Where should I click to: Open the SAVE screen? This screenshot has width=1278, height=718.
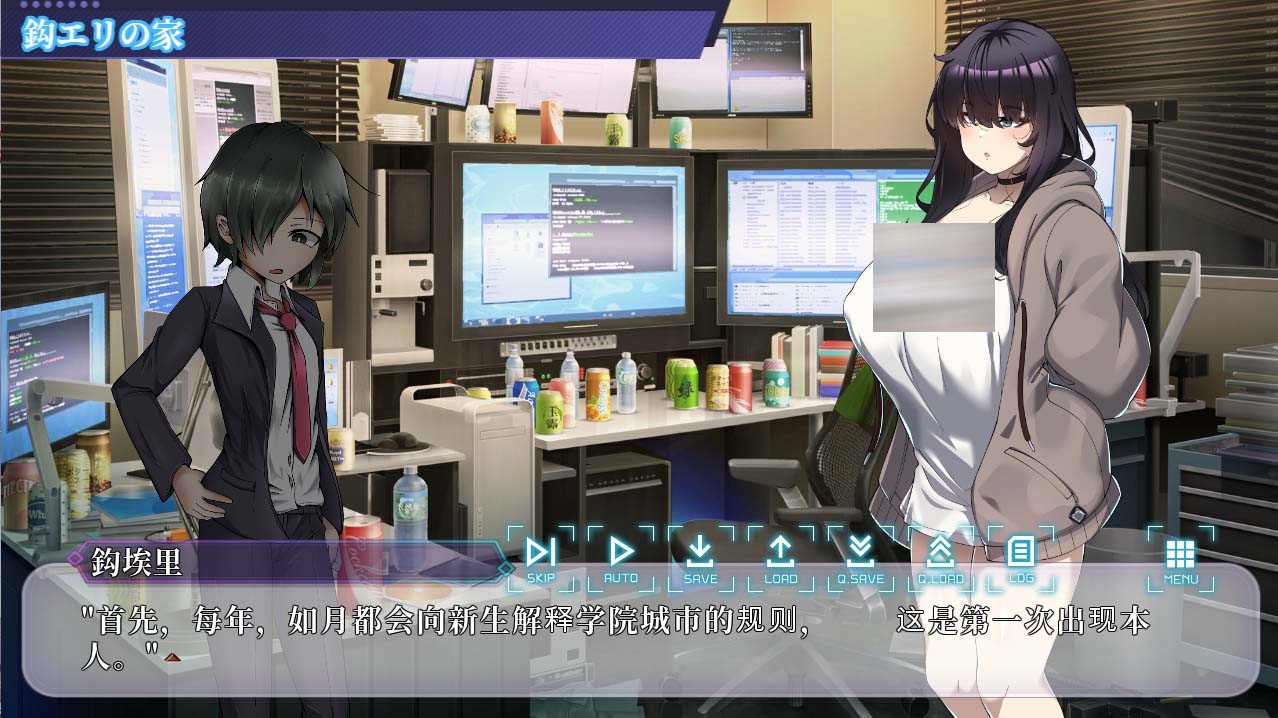point(700,558)
